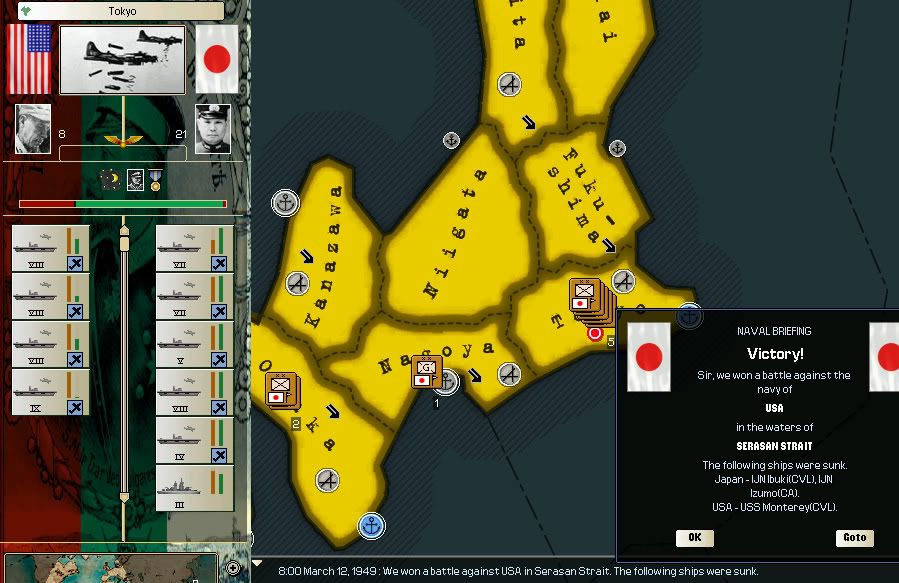Open the Tokyo province title bar
The height and width of the screenshot is (583, 899).
coord(120,11)
